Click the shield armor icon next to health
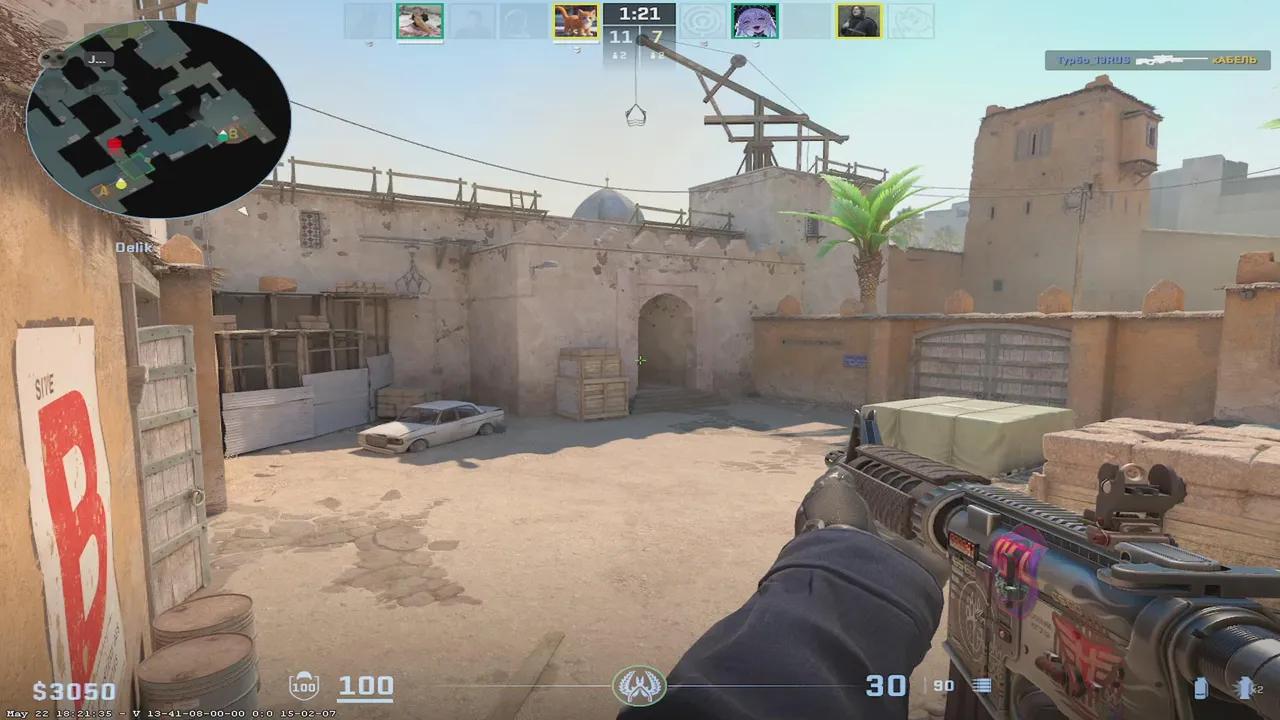The height and width of the screenshot is (720, 1280). 304,685
